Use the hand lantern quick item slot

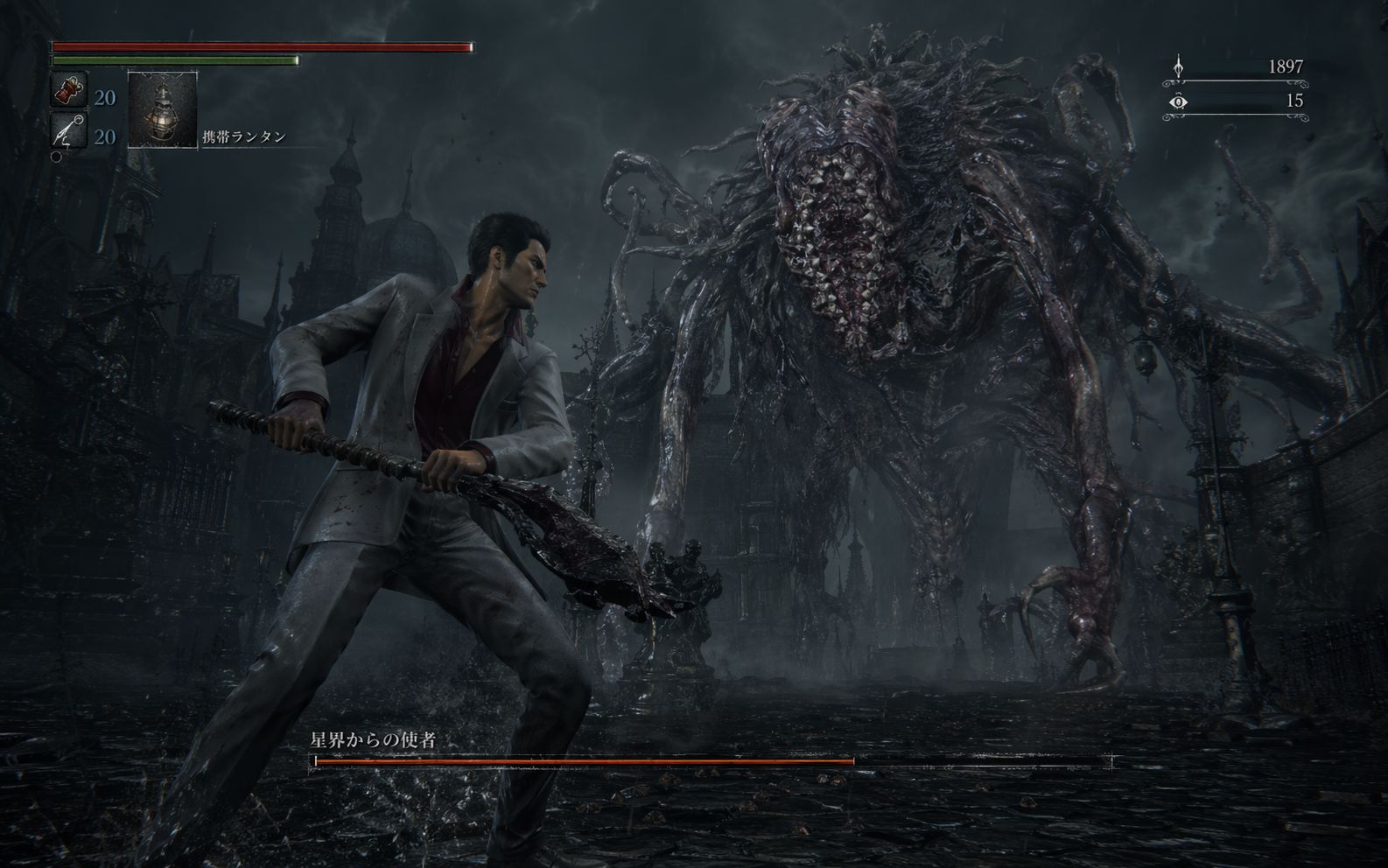coord(163,110)
